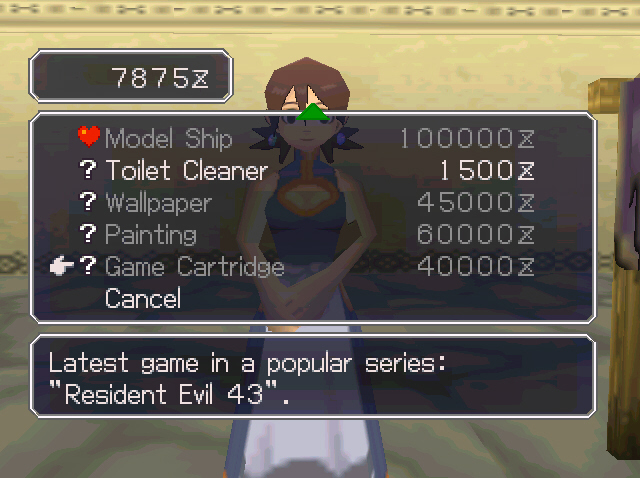The height and width of the screenshot is (478, 640).
Task: Buy the Toilet Cleaner for 1500 zenny
Action: [186, 171]
